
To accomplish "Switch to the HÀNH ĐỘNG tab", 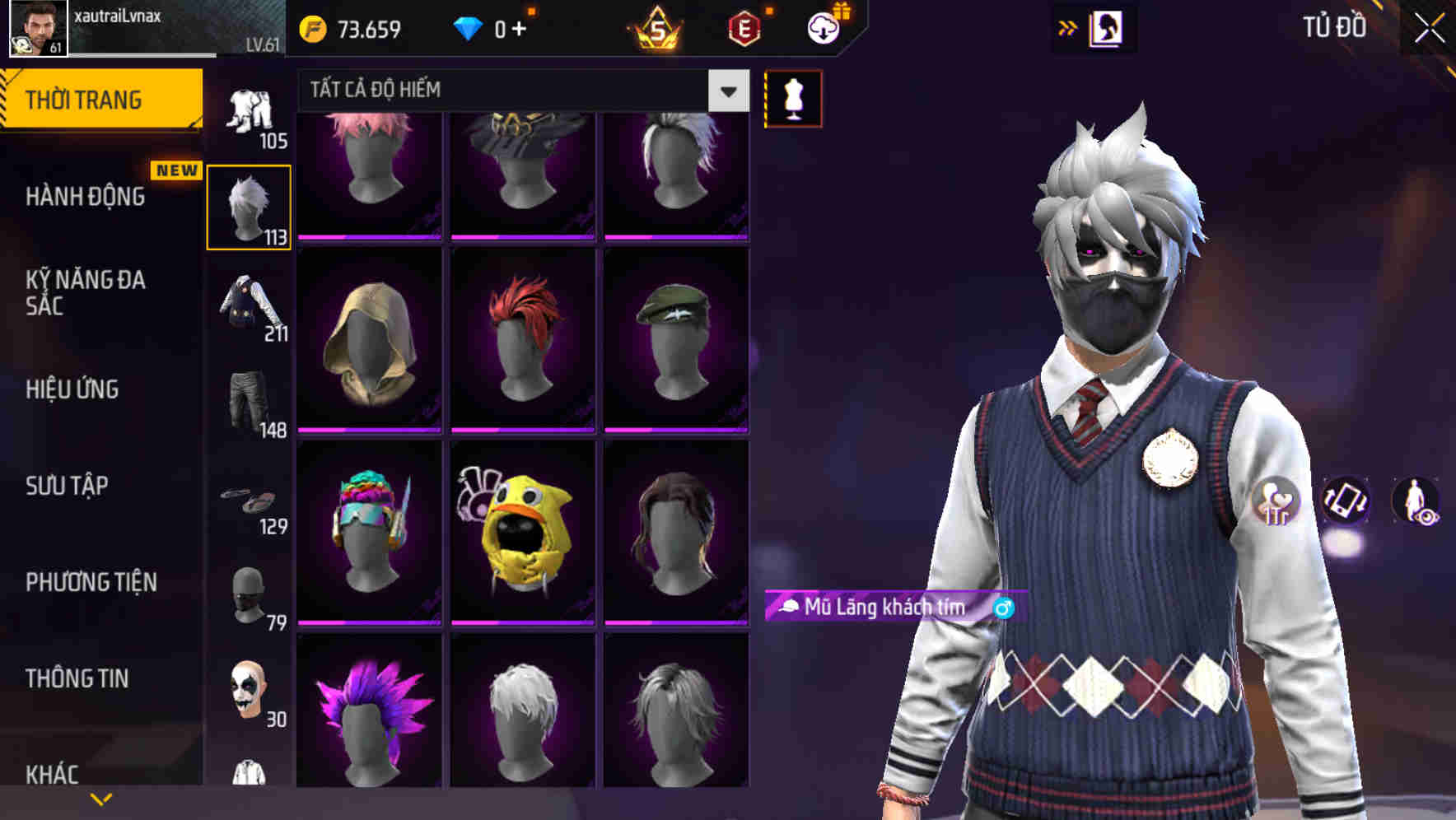I will tap(85, 197).
